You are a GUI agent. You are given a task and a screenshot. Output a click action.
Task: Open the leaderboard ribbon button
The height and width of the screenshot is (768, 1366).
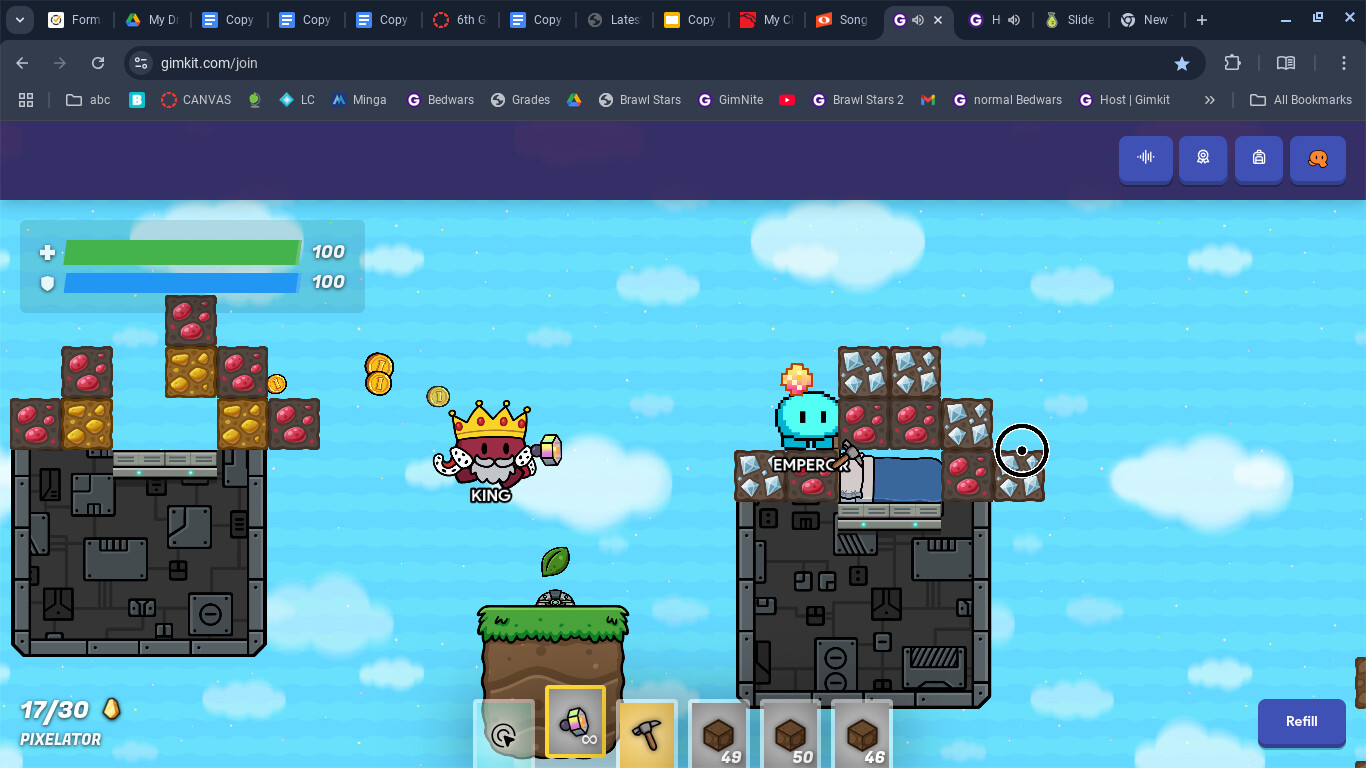coord(1202,158)
